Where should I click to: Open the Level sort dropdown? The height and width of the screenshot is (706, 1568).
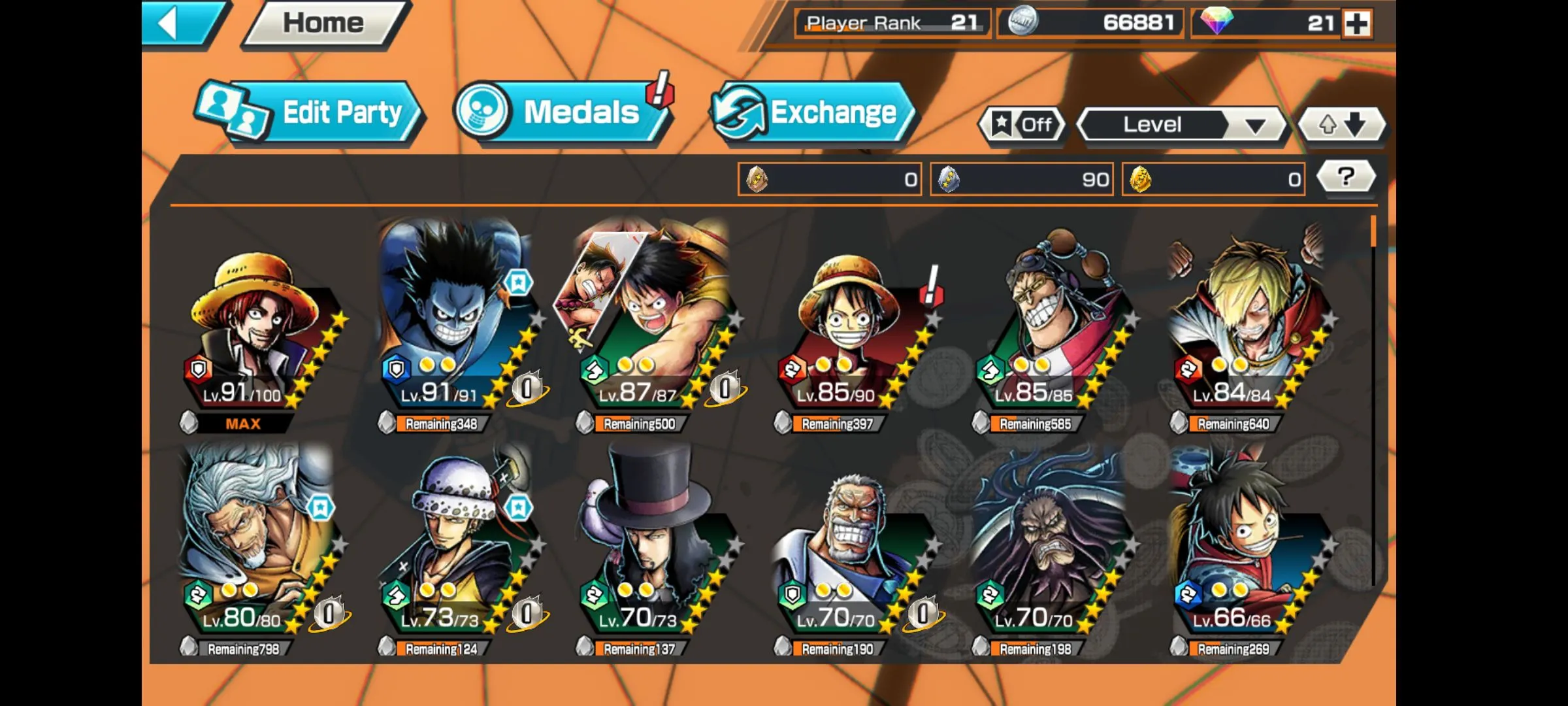(1181, 124)
